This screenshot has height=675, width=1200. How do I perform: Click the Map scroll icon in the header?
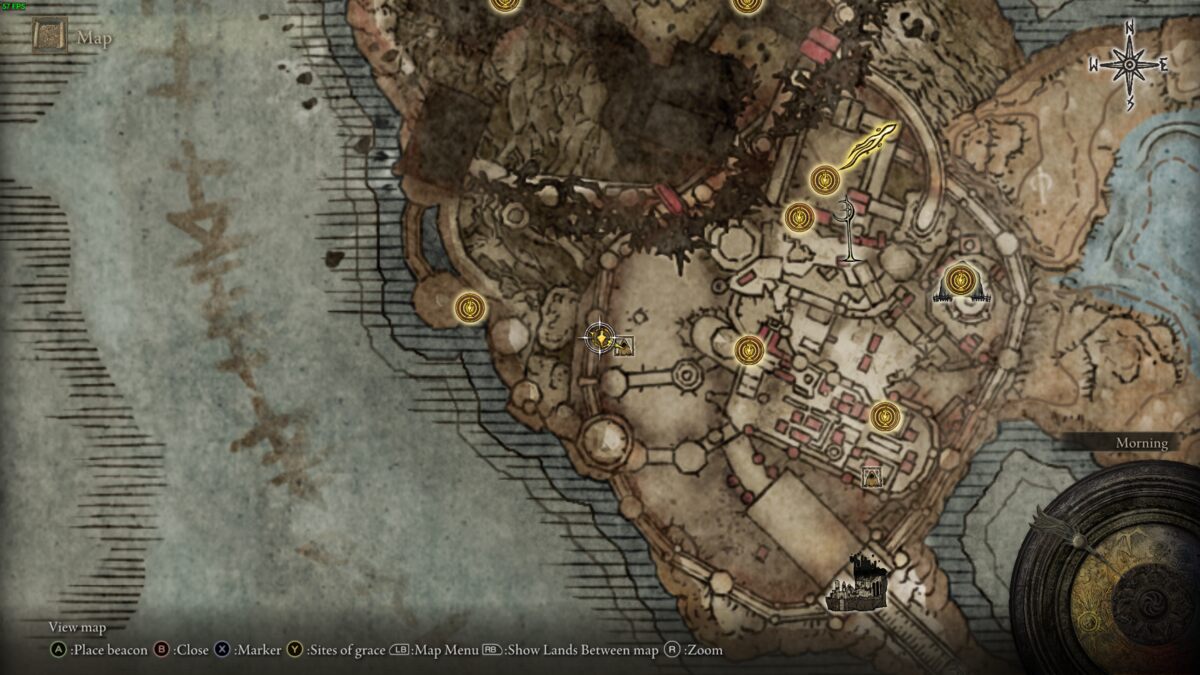(x=48, y=38)
